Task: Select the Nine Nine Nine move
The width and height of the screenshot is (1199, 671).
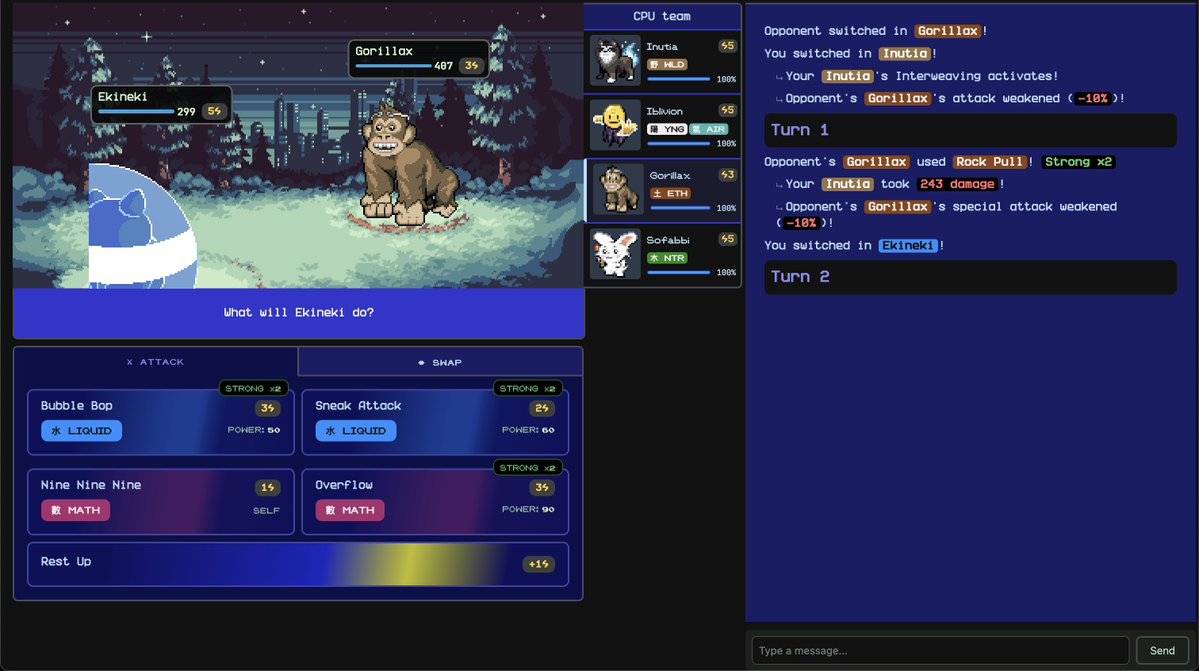Action: tap(160, 501)
